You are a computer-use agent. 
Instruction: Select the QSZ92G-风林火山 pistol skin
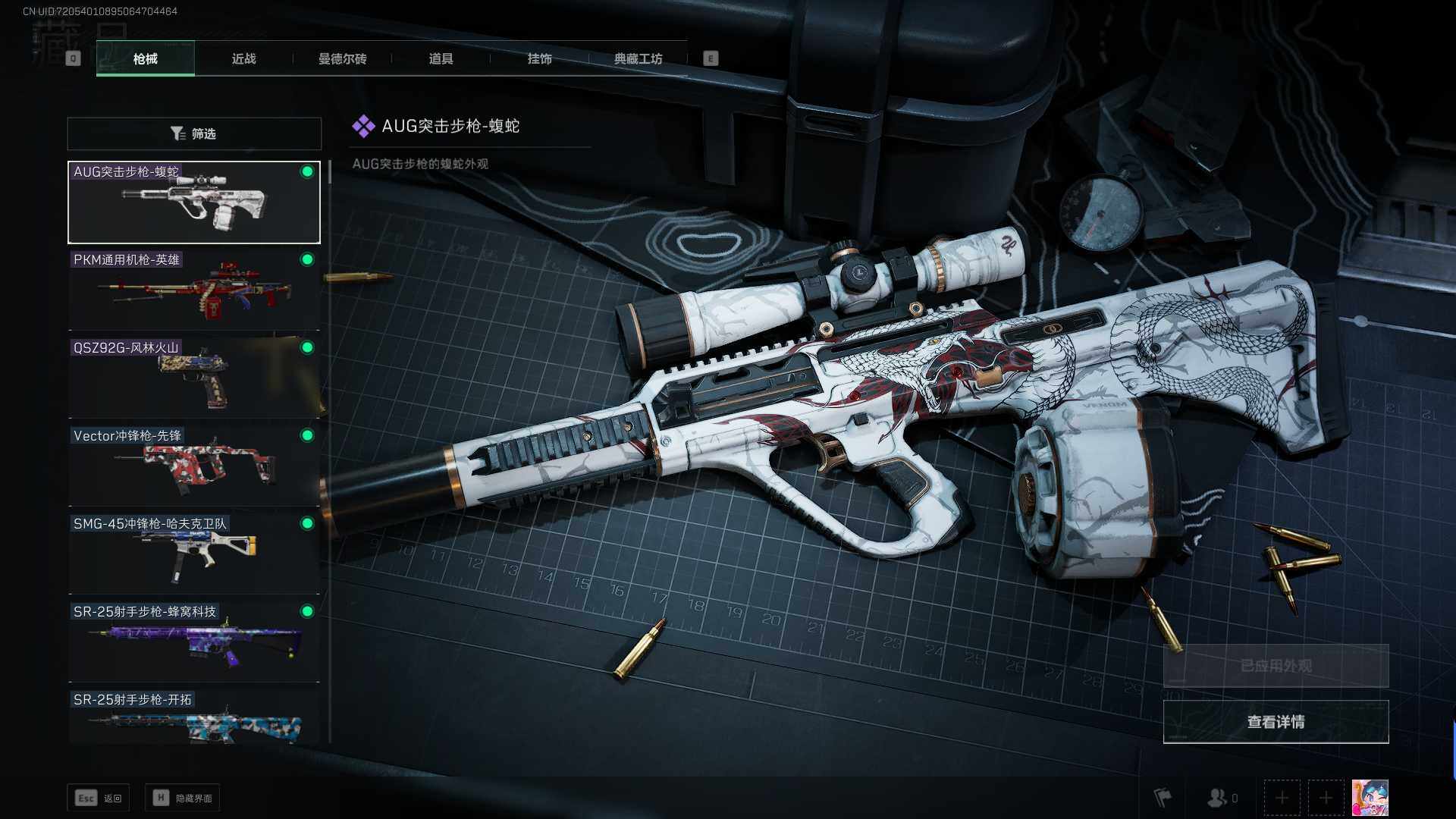[194, 378]
